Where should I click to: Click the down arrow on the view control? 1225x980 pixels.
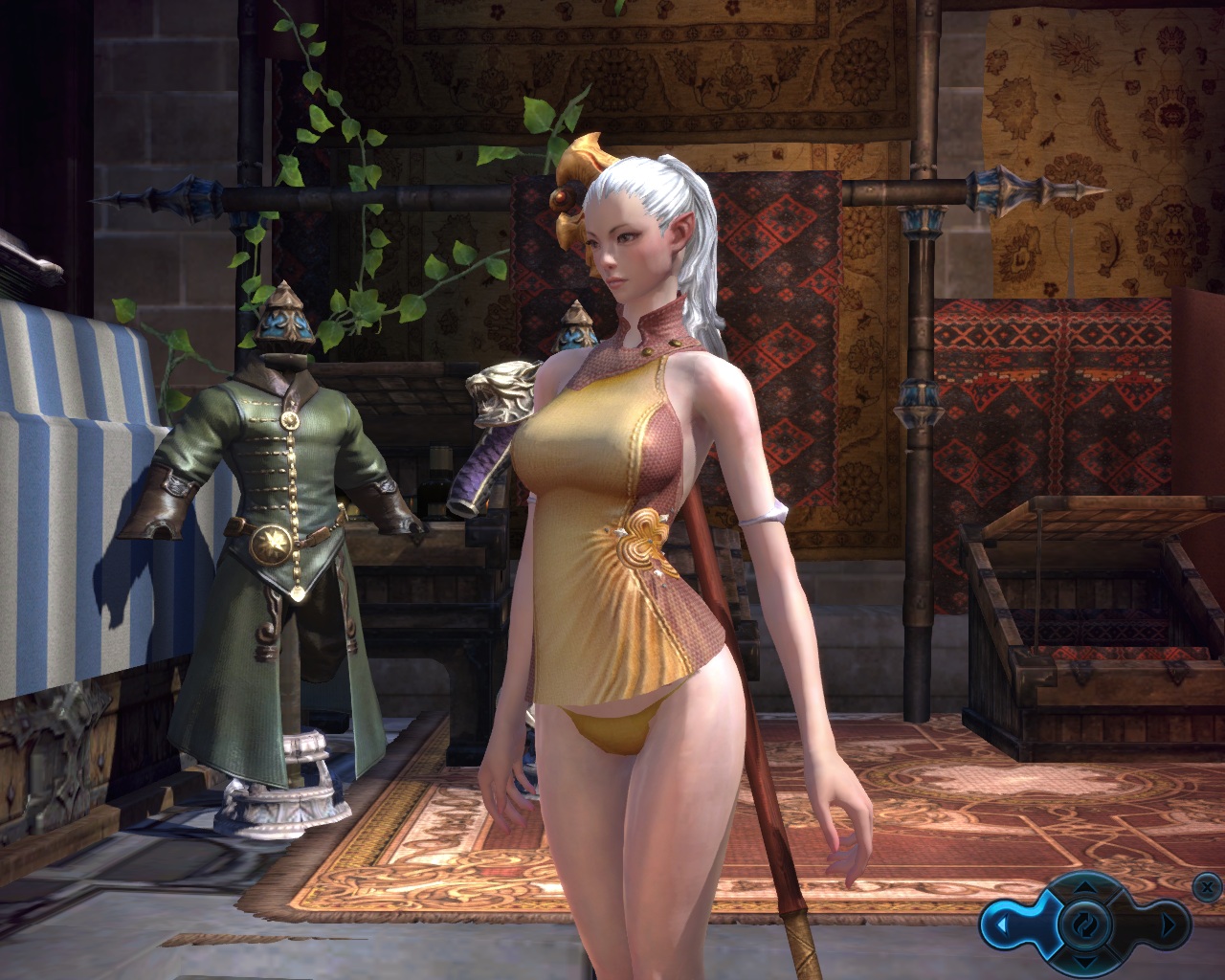(x=1084, y=960)
